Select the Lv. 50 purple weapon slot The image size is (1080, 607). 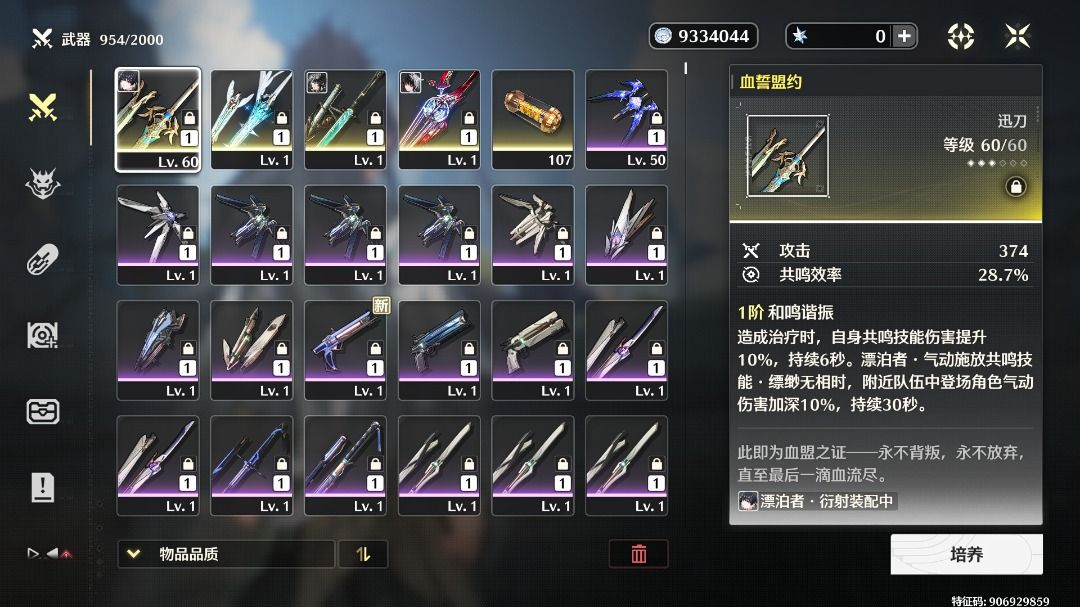click(627, 120)
